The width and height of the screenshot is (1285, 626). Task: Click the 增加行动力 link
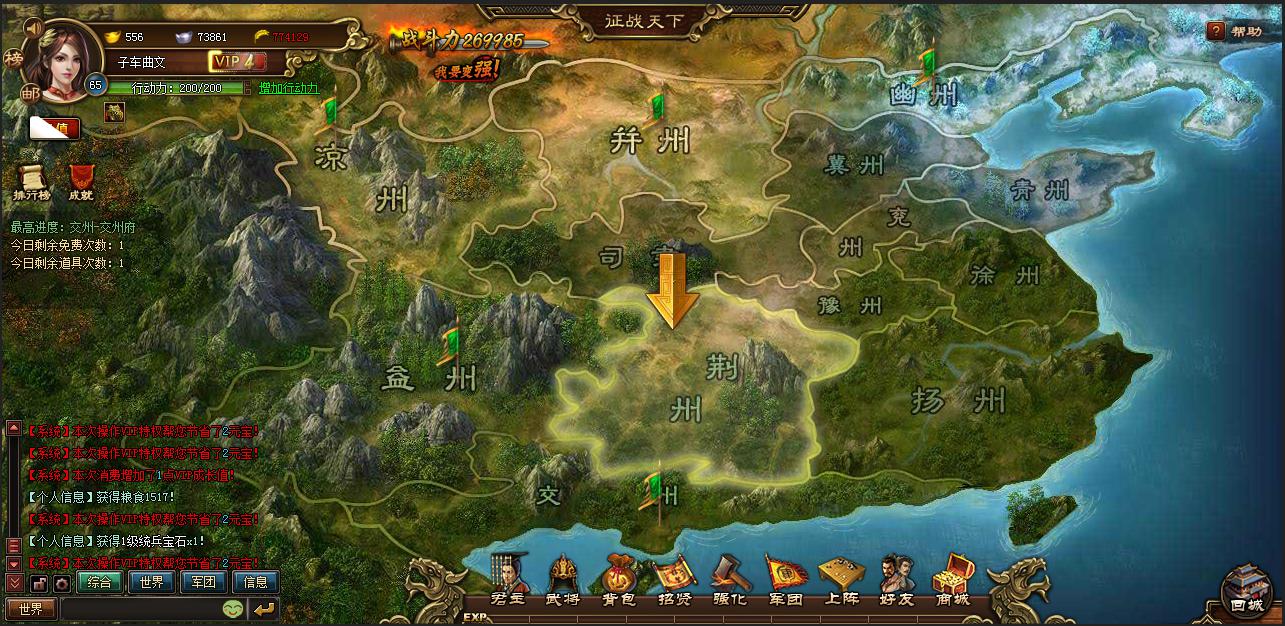pos(289,88)
